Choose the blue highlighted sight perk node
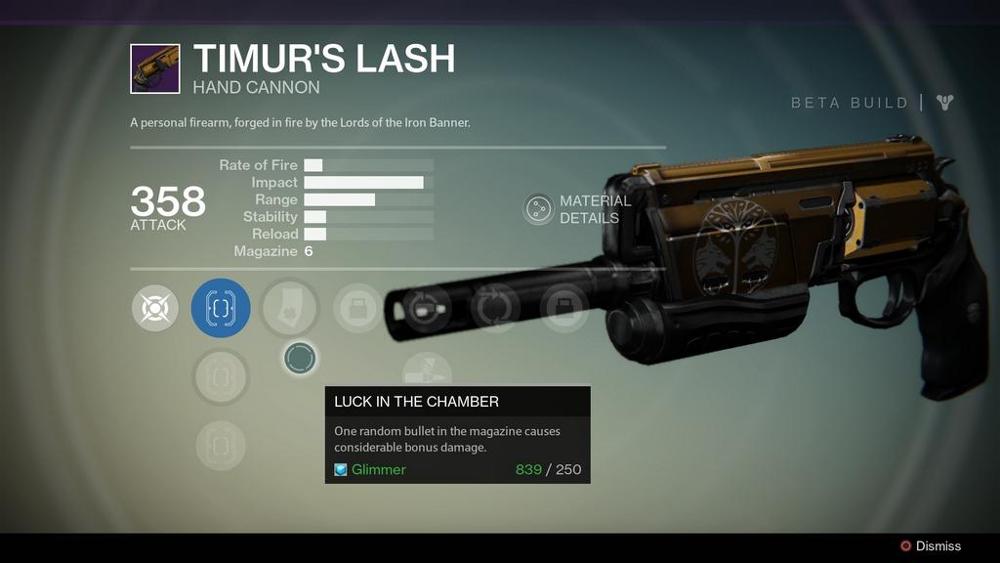Image resolution: width=1000 pixels, height=563 pixels. (x=220, y=308)
